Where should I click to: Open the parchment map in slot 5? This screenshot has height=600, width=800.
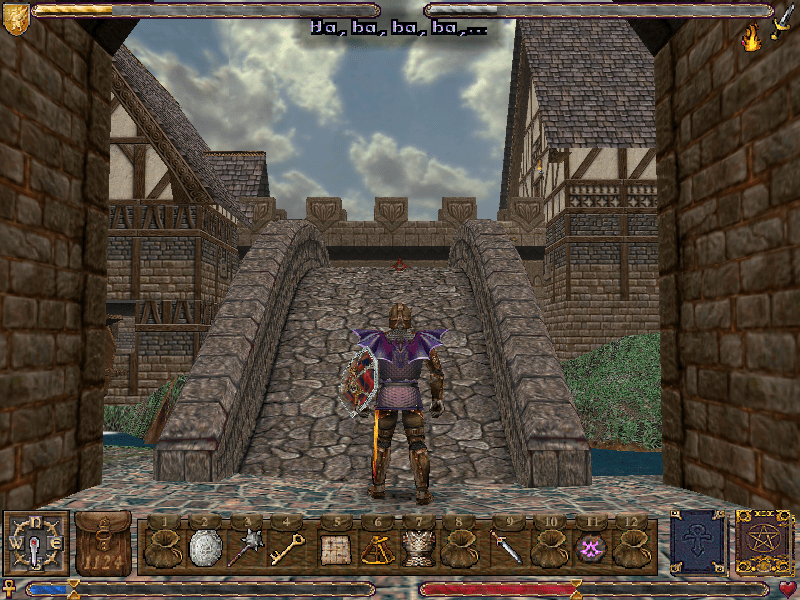click(x=333, y=548)
